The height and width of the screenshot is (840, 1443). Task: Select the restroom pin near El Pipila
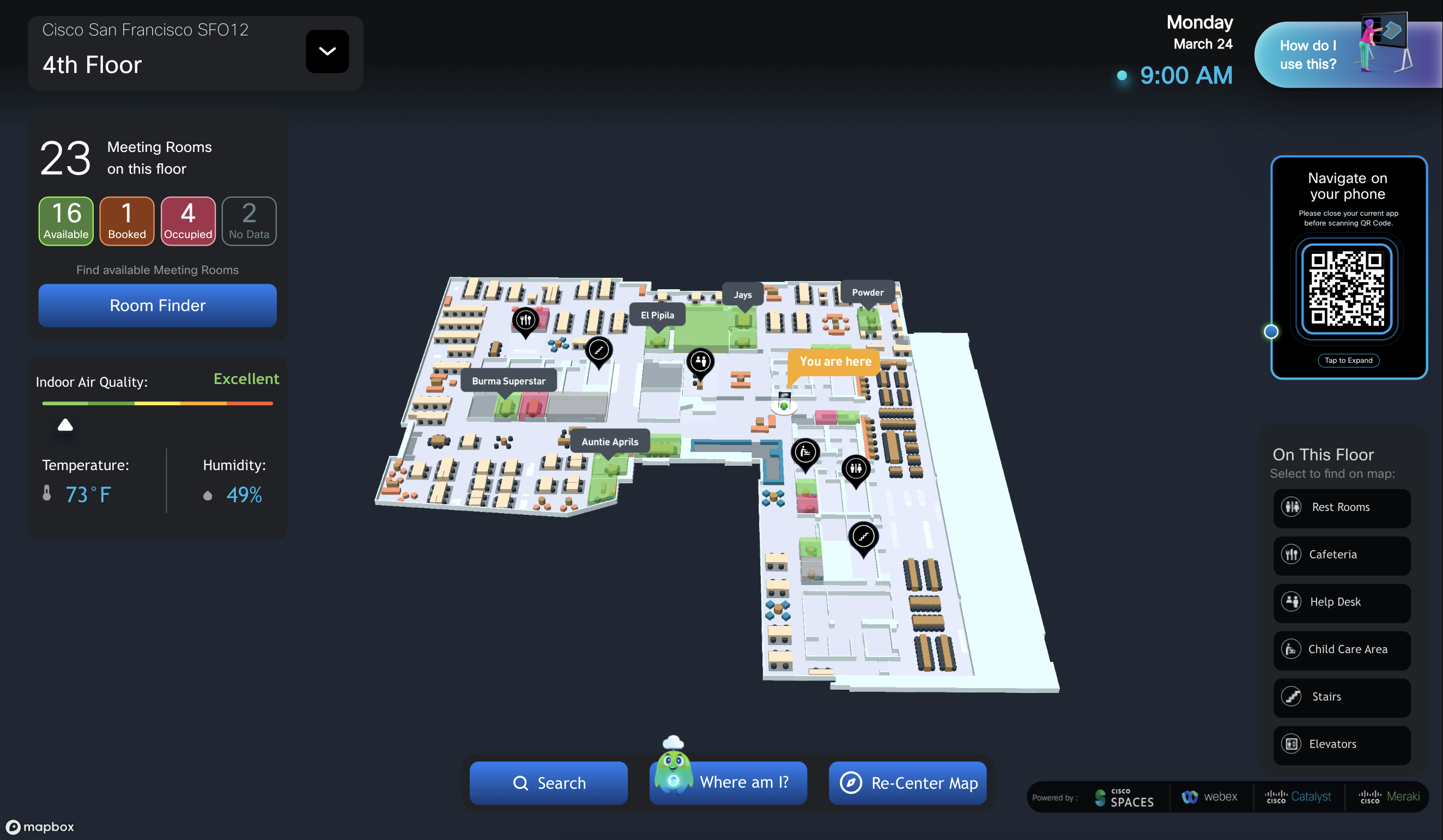[701, 361]
